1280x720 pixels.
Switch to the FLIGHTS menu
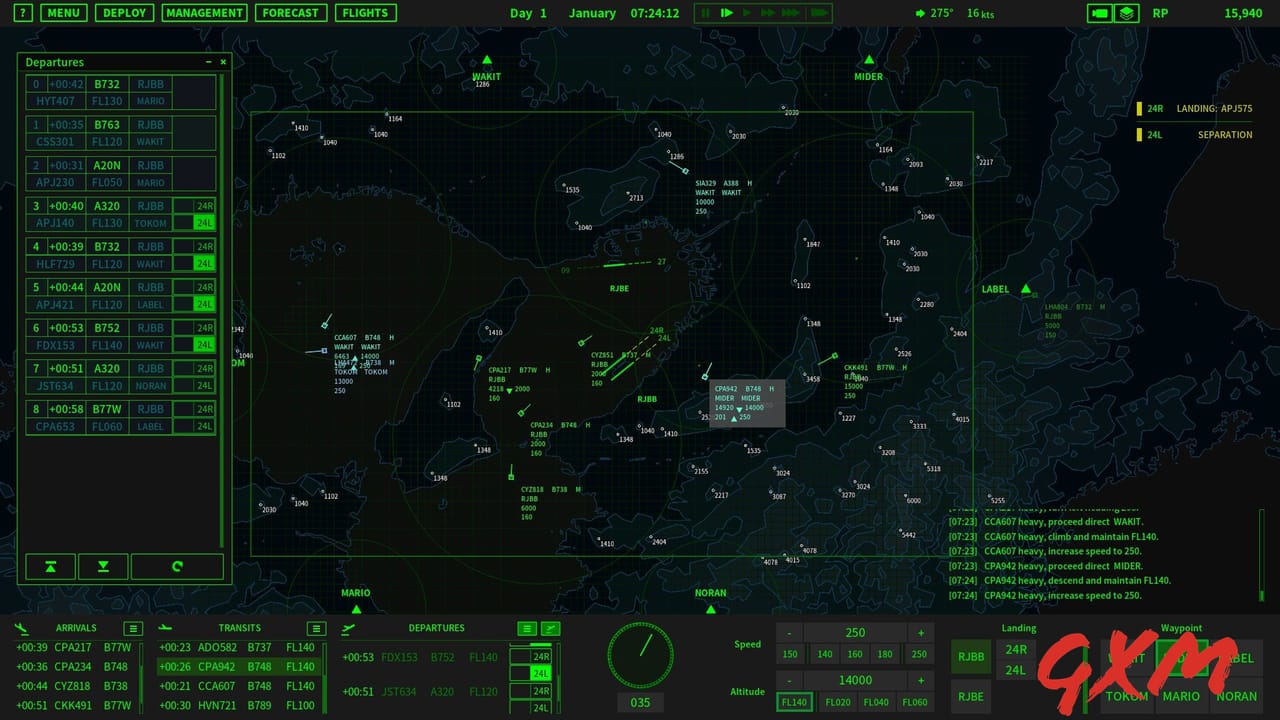(365, 13)
